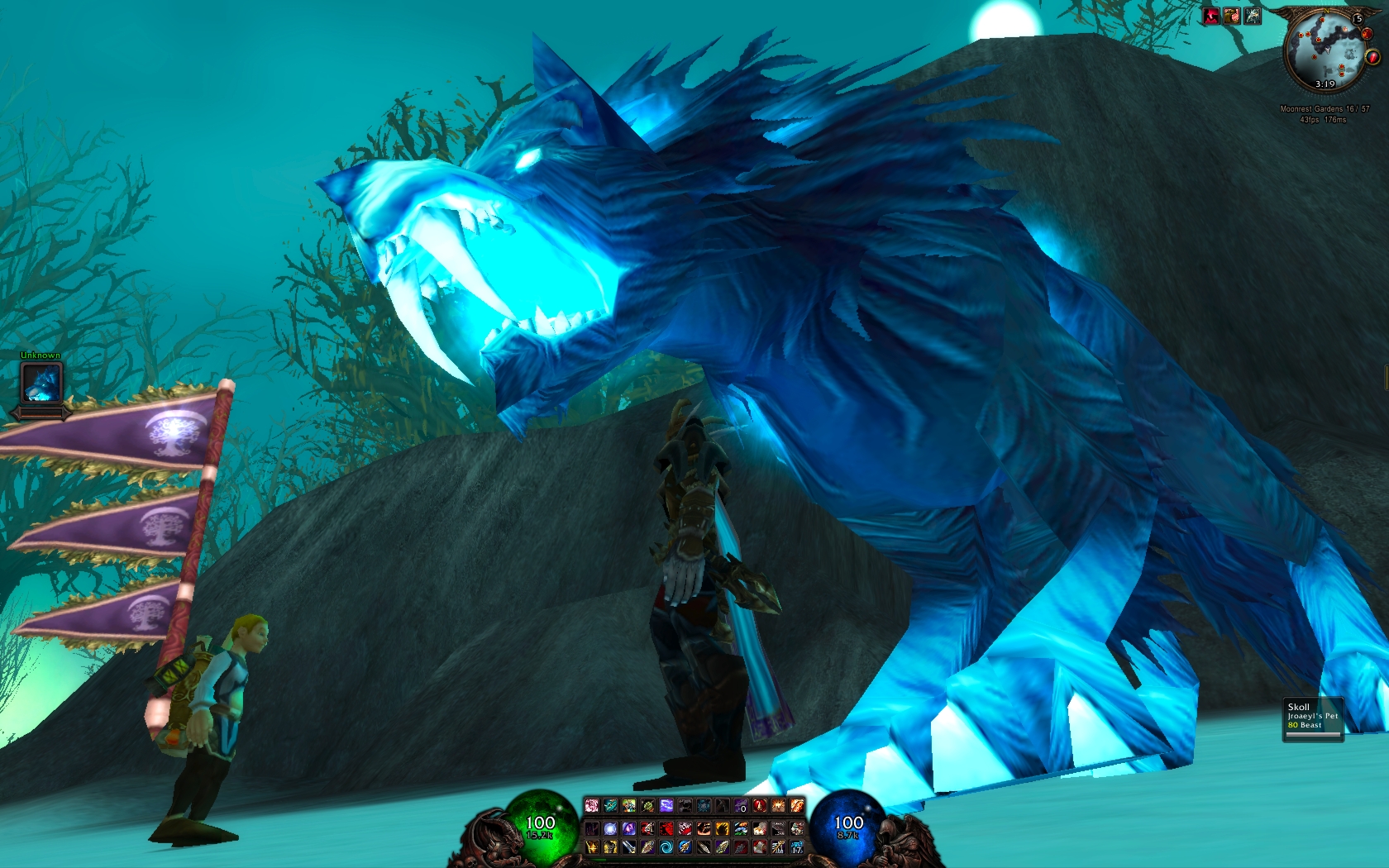The image size is (1389, 868).
Task: Trigger the yellow flame silhouette ability
Action: click(723, 828)
